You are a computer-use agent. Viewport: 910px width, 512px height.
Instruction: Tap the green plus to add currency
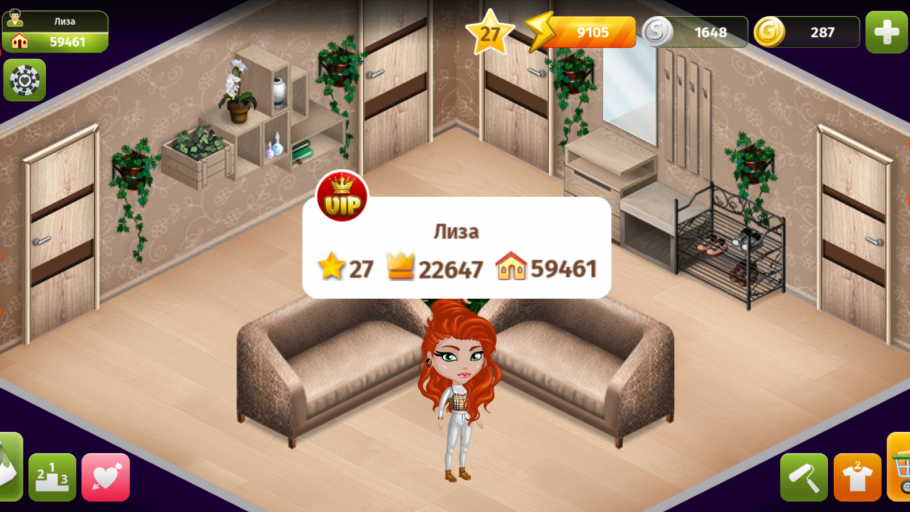point(886,32)
